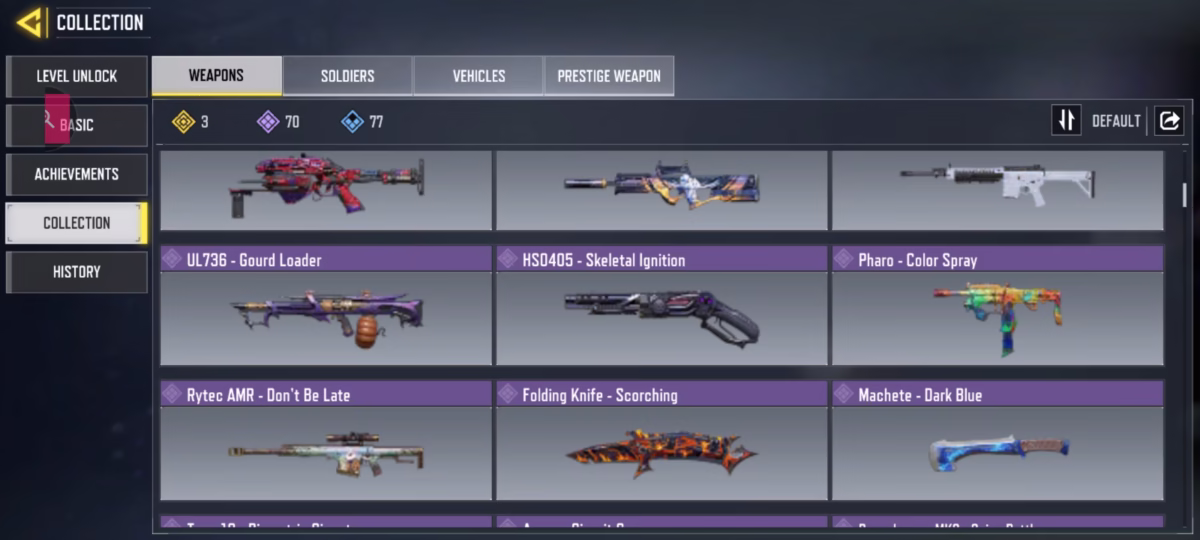View the Pharo - Color Spray skin
This screenshot has height=540, width=1200.
[997, 306]
